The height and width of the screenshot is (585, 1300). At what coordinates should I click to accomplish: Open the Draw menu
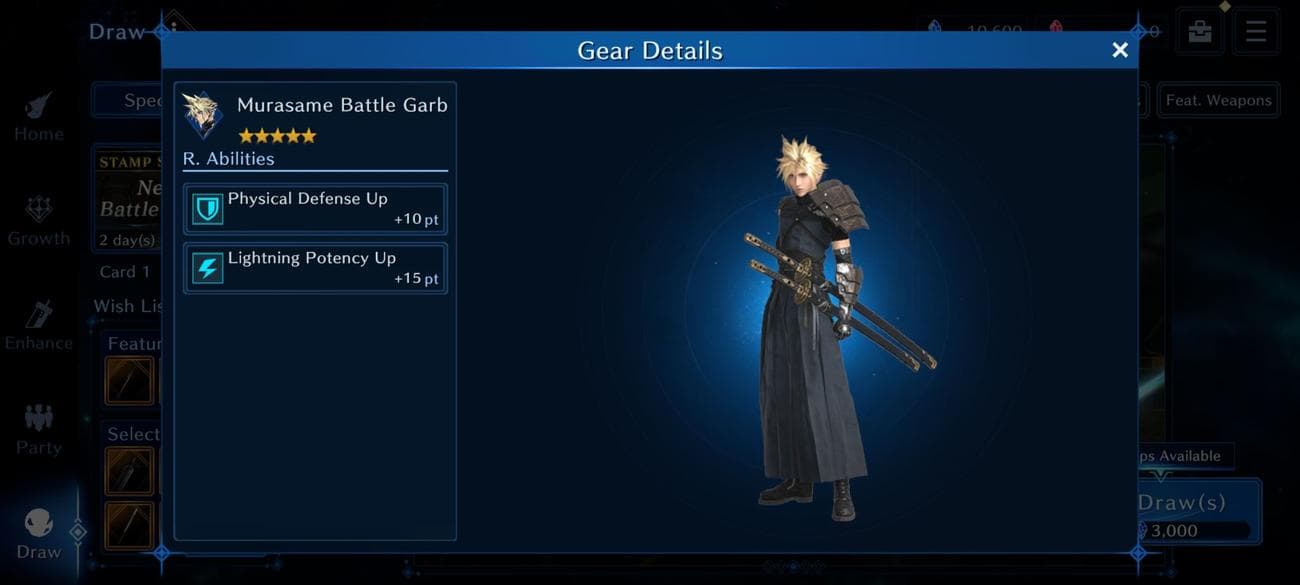coord(39,534)
